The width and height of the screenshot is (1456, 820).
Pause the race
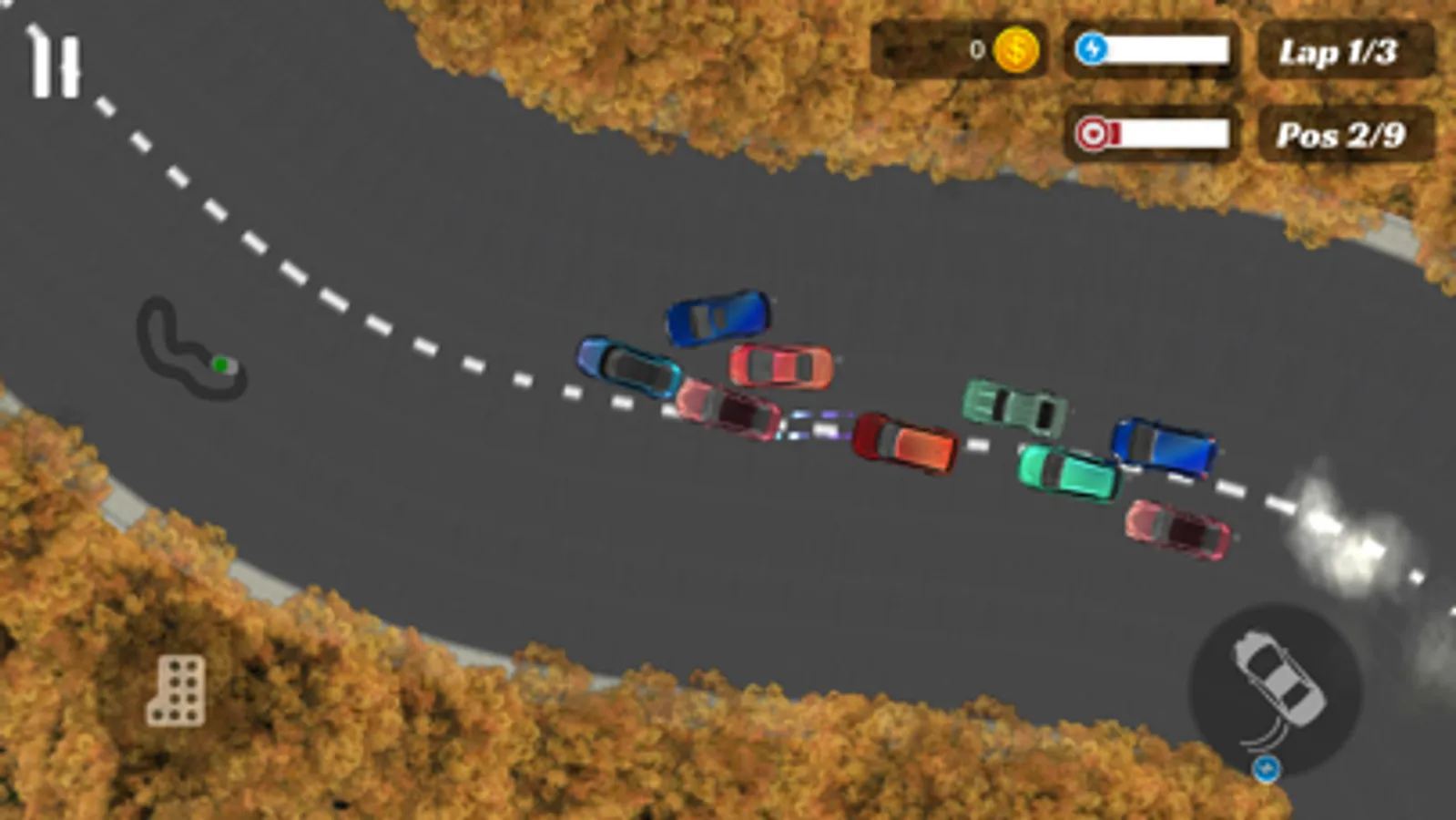(x=55, y=66)
